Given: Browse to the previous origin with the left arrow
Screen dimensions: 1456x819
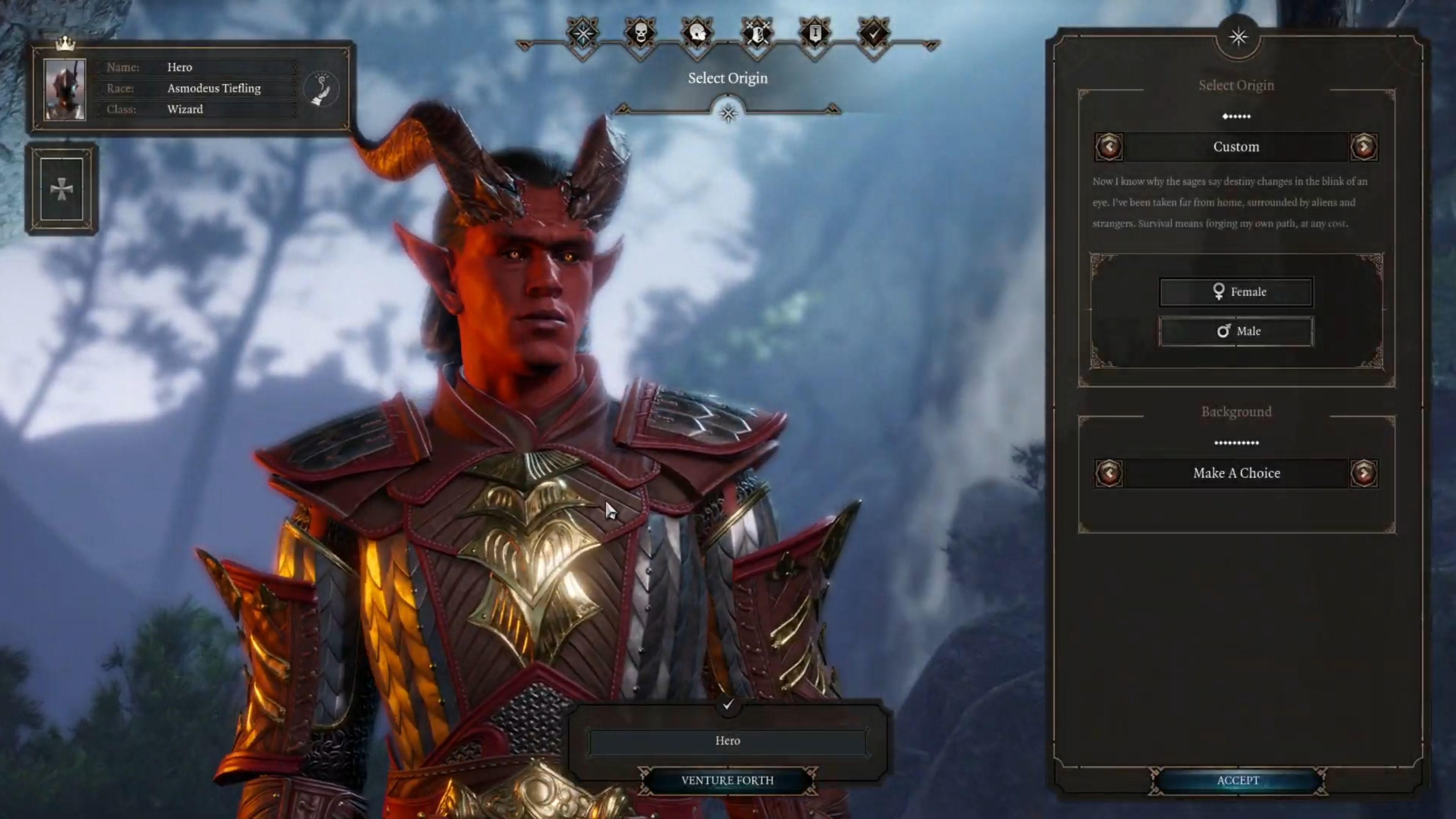Looking at the screenshot, I should coord(1109,146).
